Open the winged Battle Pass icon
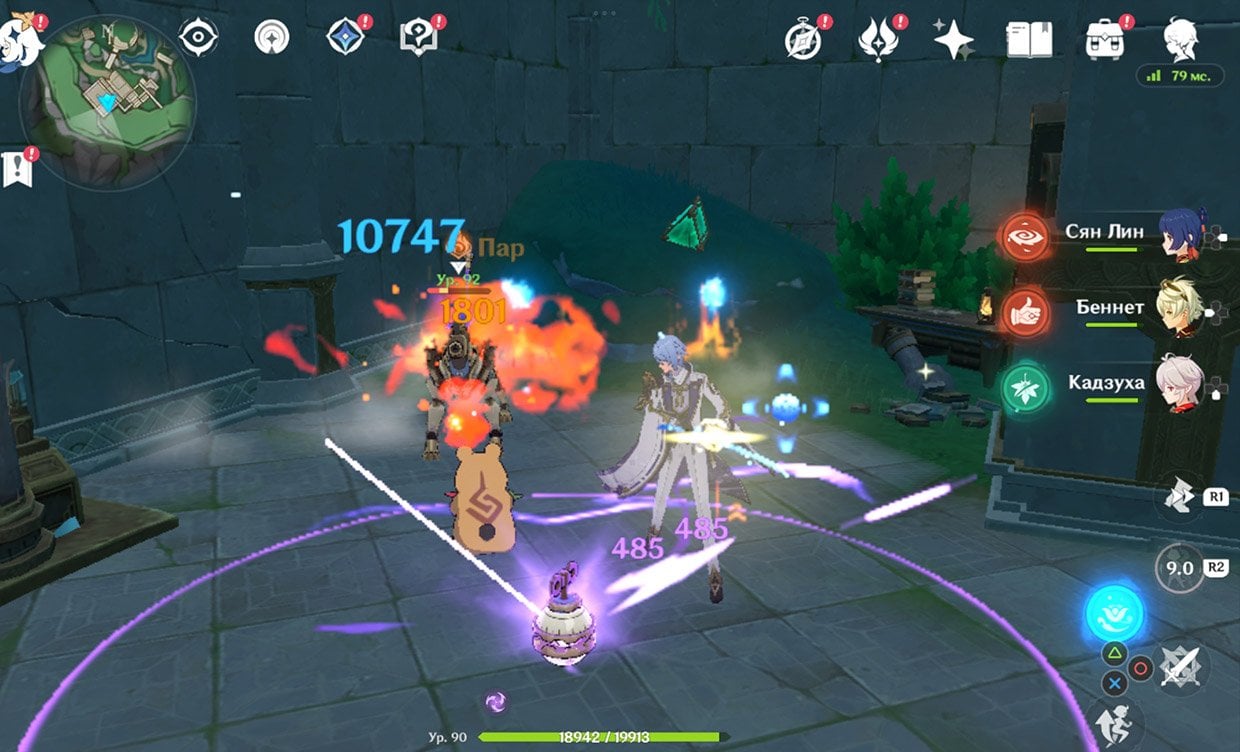The height and width of the screenshot is (752, 1240). (x=878, y=40)
